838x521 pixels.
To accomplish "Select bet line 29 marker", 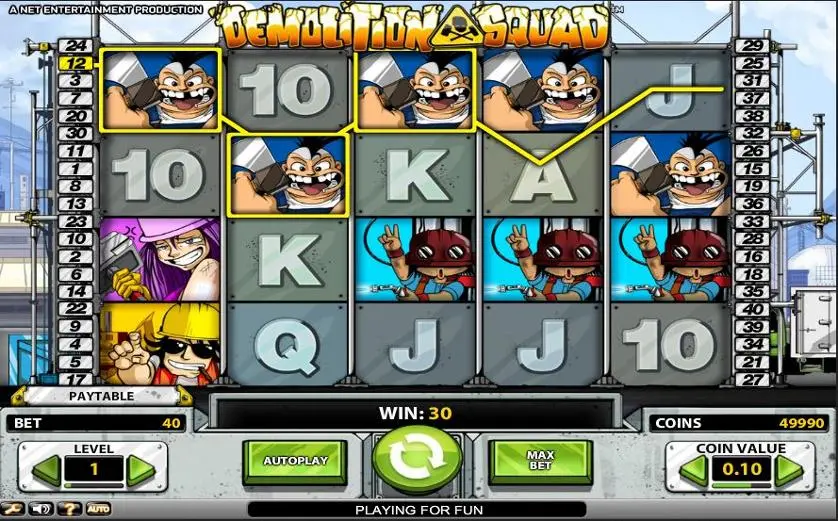I will [752, 46].
